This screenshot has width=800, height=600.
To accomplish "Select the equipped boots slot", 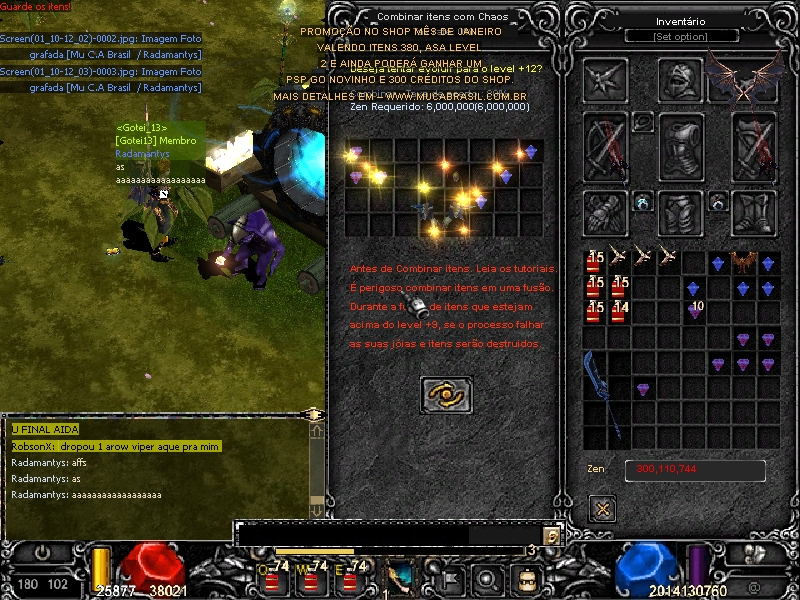I will [x=754, y=212].
